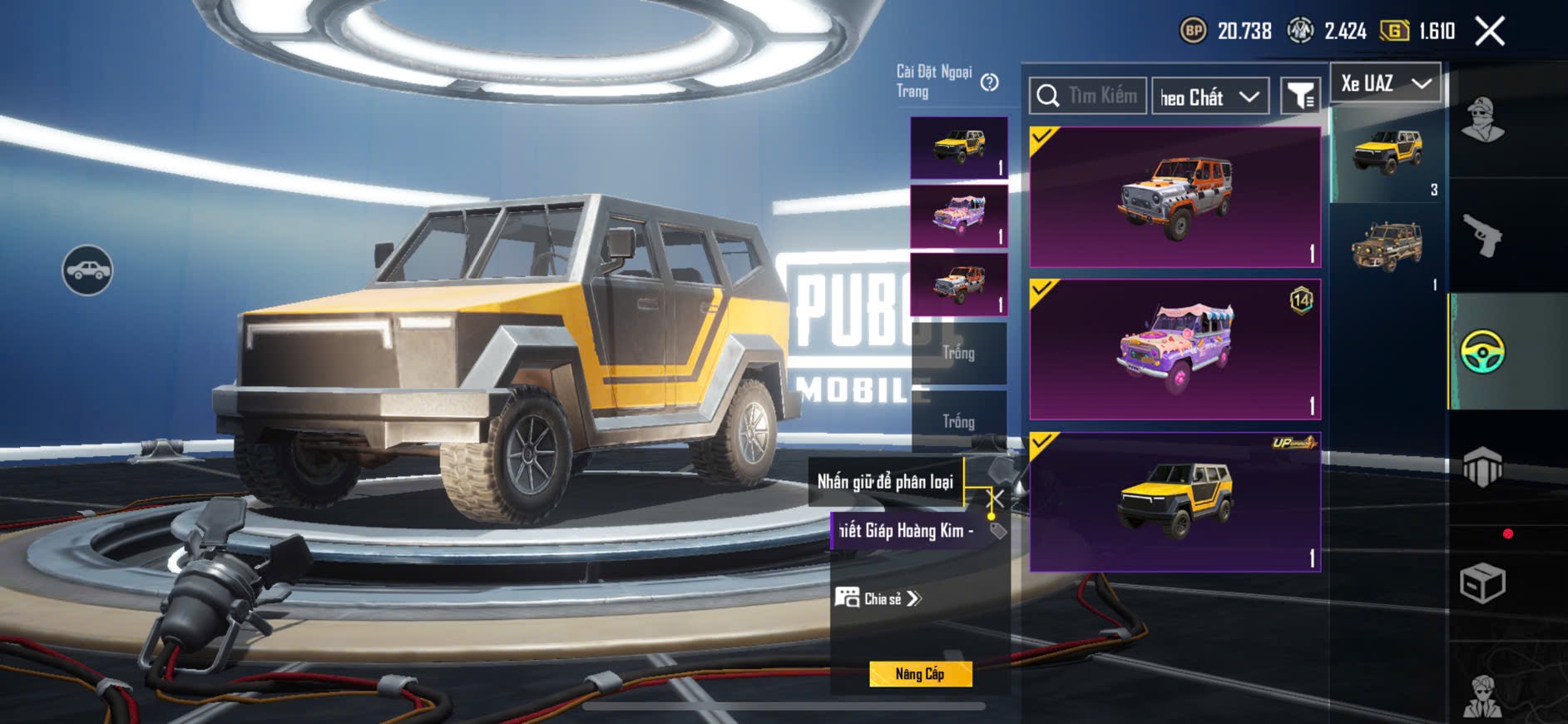Image resolution: width=1568 pixels, height=724 pixels.
Task: Switch to the pistol weapons category tab
Action: click(1482, 236)
